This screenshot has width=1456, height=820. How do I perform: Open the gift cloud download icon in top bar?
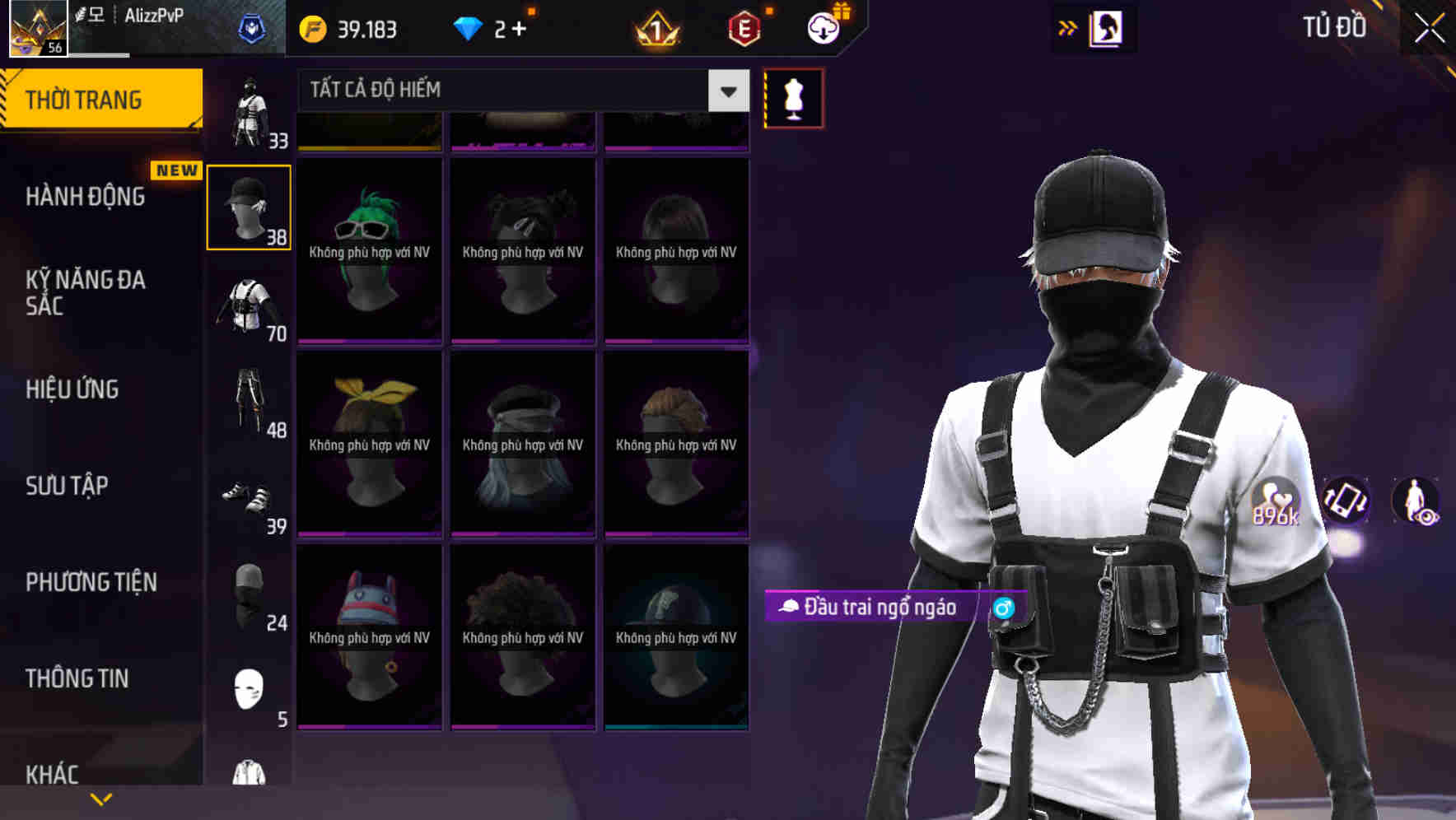tap(826, 29)
